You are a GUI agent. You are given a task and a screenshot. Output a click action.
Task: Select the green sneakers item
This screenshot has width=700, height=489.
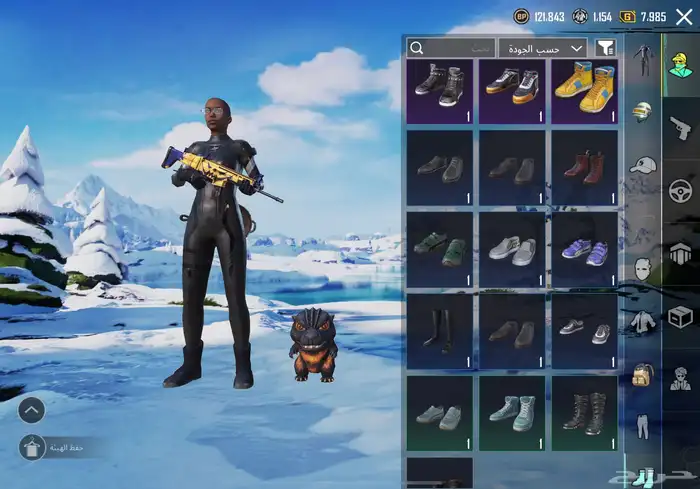coord(441,250)
